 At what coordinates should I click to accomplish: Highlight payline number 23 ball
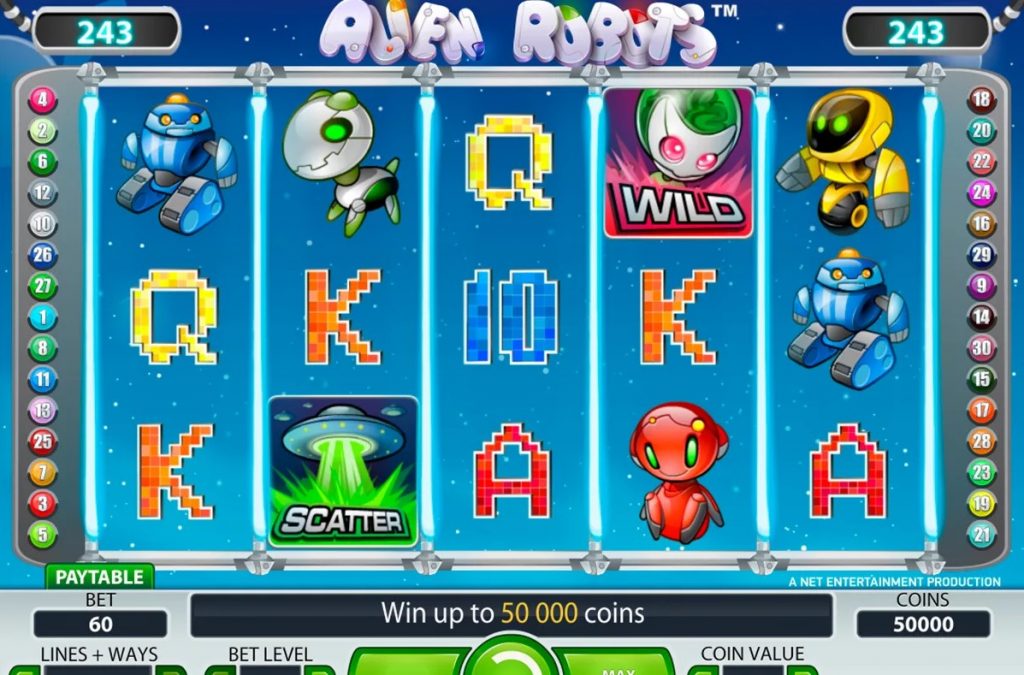(x=981, y=472)
